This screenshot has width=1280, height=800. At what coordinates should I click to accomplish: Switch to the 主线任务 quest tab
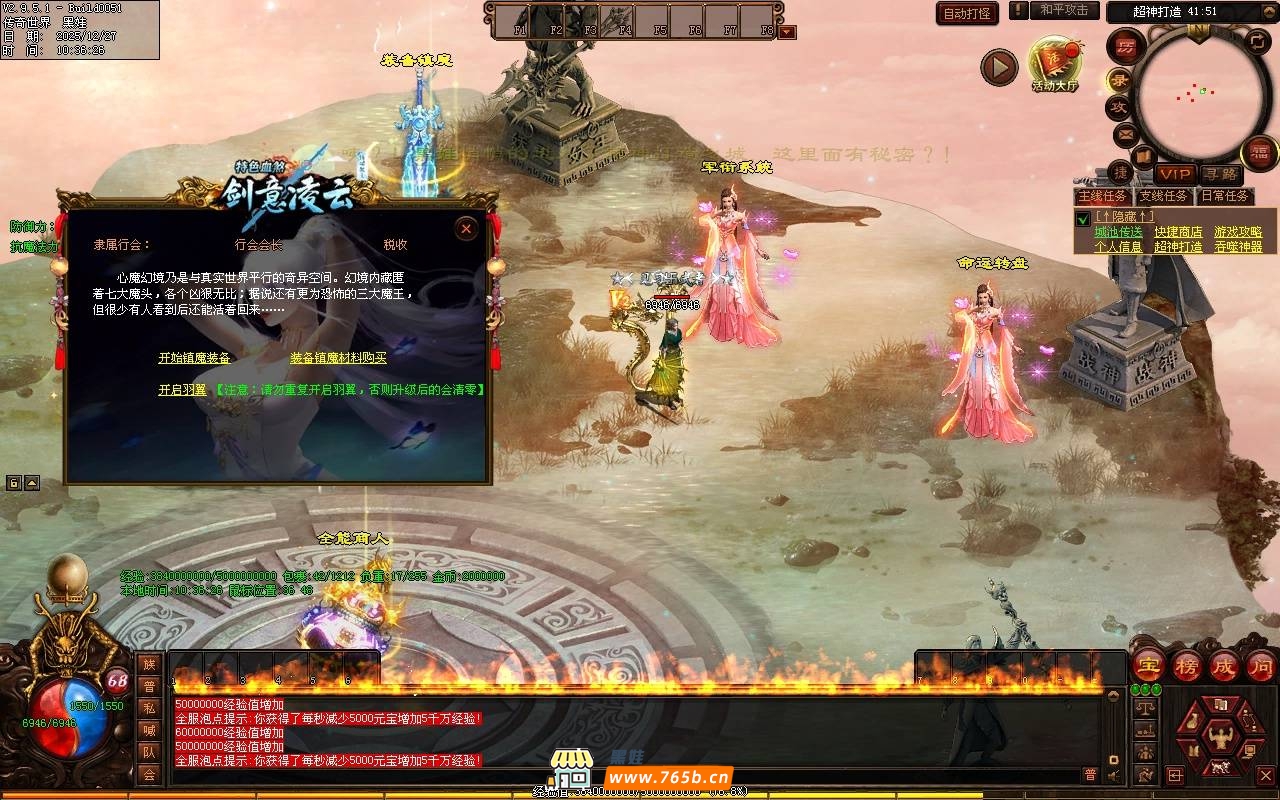click(x=1104, y=197)
